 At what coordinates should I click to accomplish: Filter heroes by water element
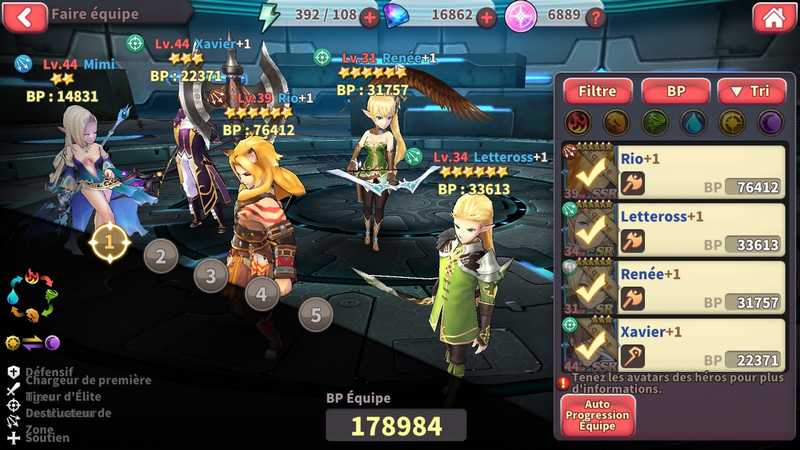coord(693,122)
